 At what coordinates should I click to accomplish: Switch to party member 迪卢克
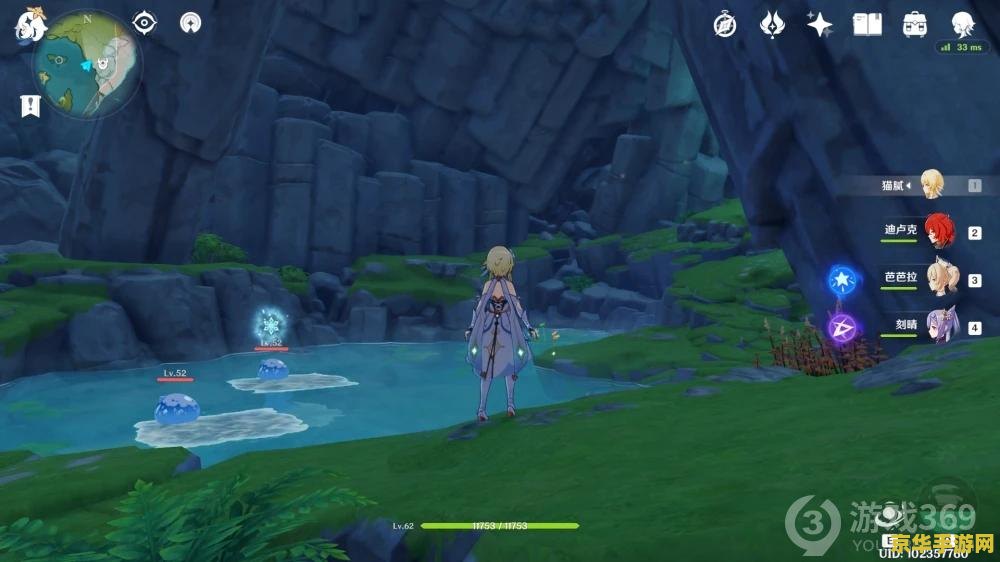point(938,232)
